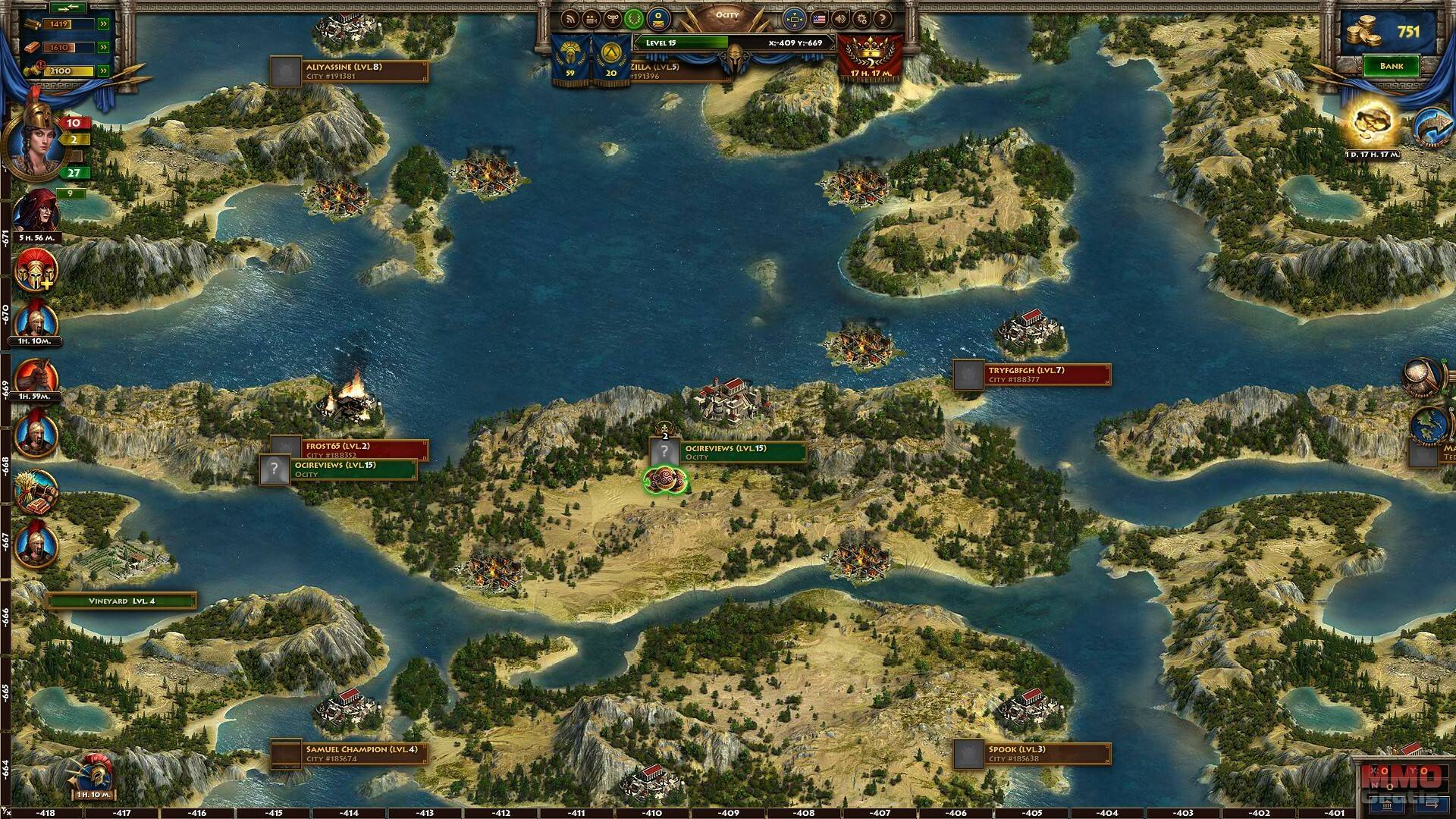Viewport: 1456px width, 819px height.
Task: Change language via the US flag
Action: point(819,18)
